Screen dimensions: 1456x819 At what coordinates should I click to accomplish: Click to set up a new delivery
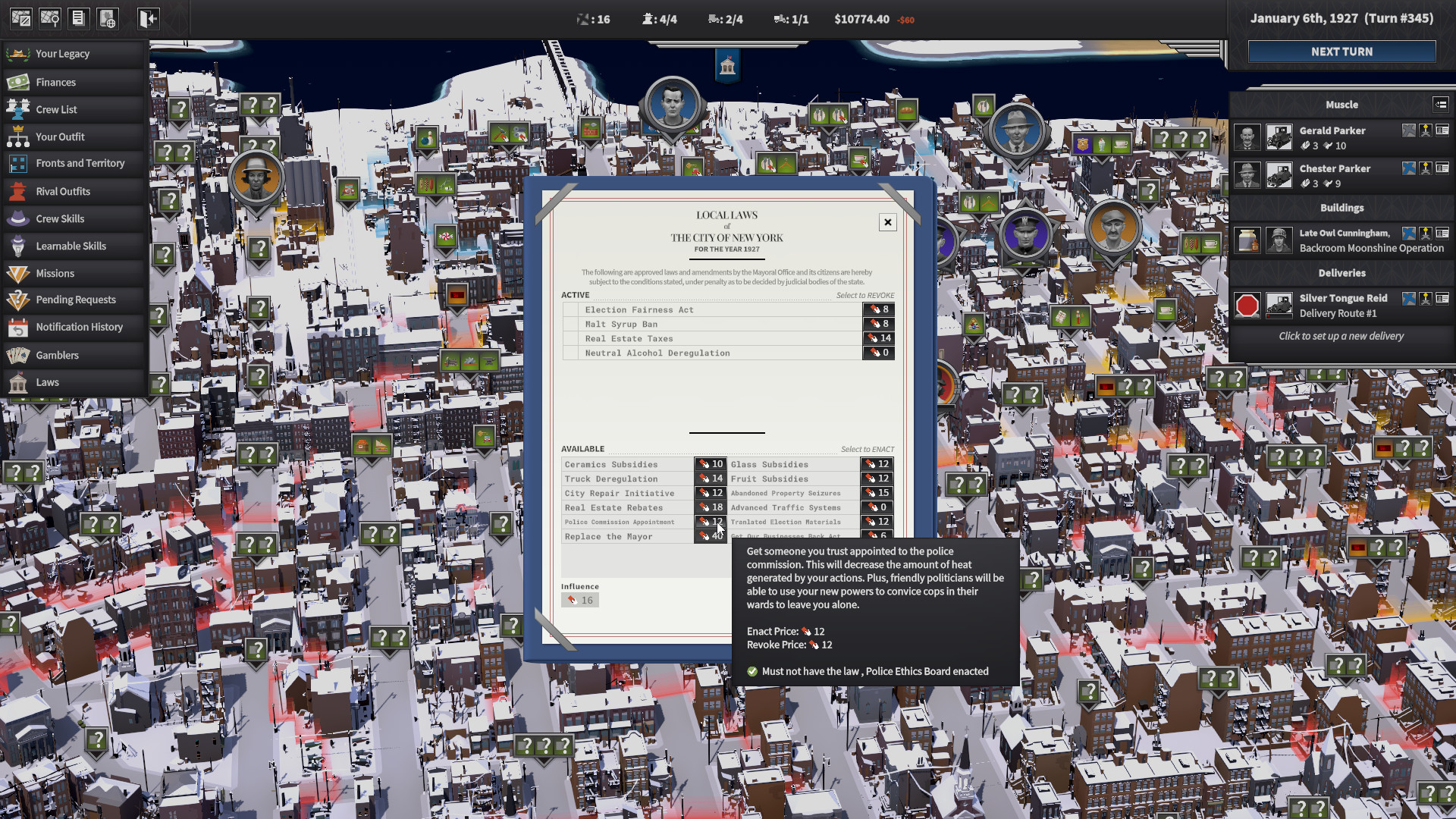(1341, 336)
